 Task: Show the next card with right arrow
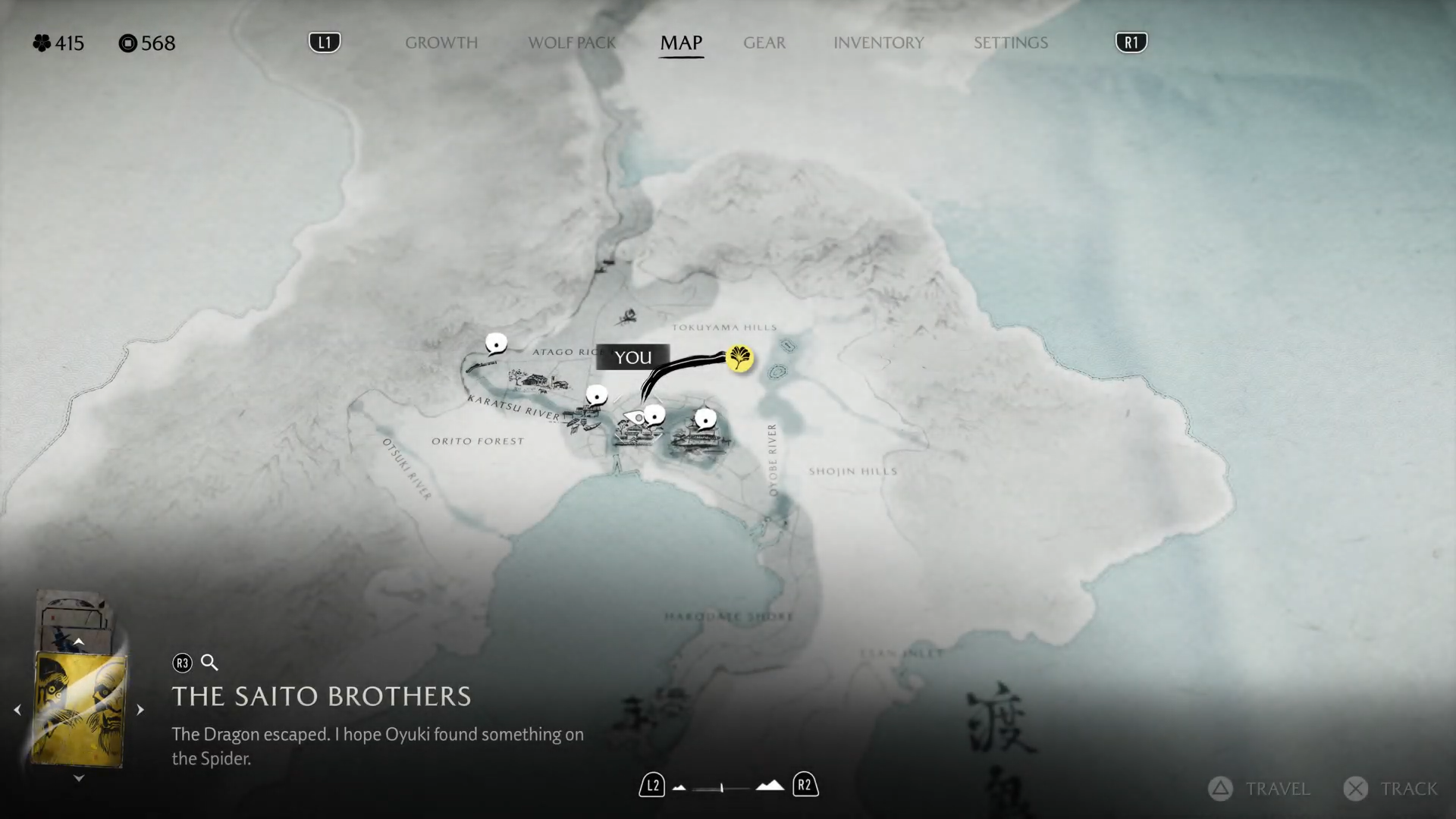(140, 711)
